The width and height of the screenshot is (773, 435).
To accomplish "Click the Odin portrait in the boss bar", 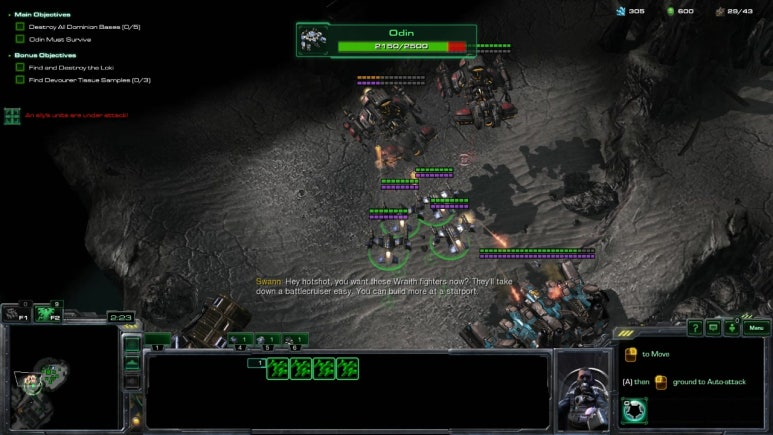I will pos(316,40).
